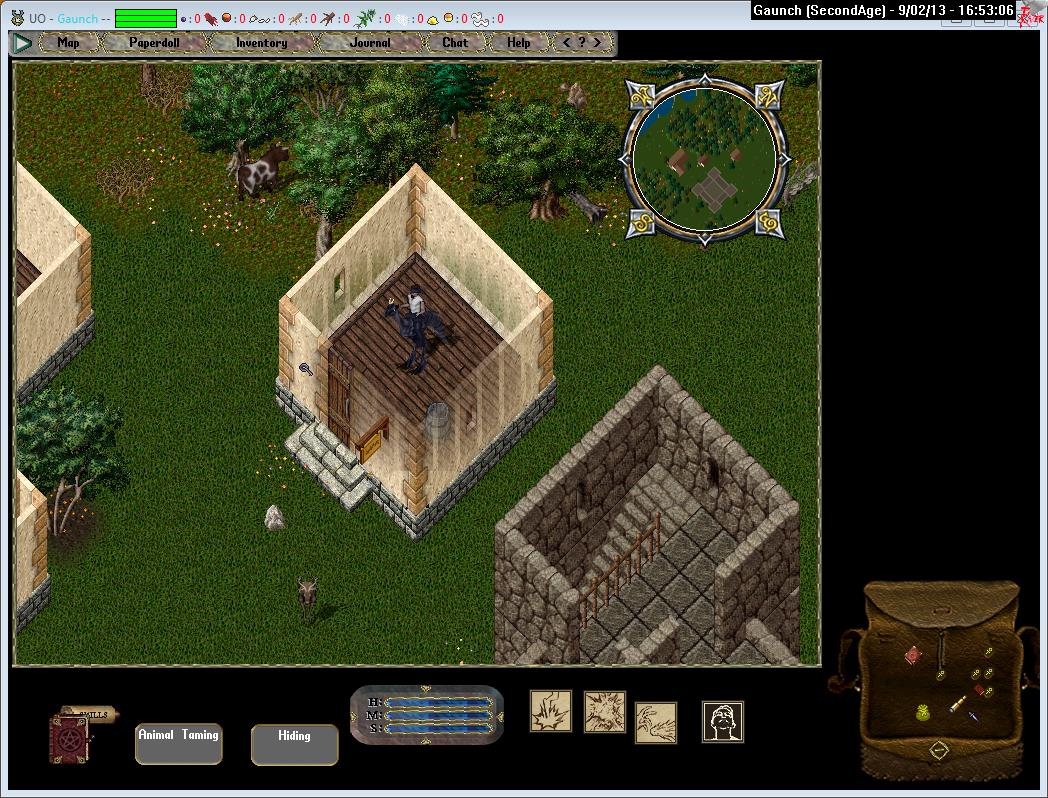Screen dimensions: 1048x798
Task: Open the Paperdoll window
Action: pyautogui.click(x=154, y=43)
